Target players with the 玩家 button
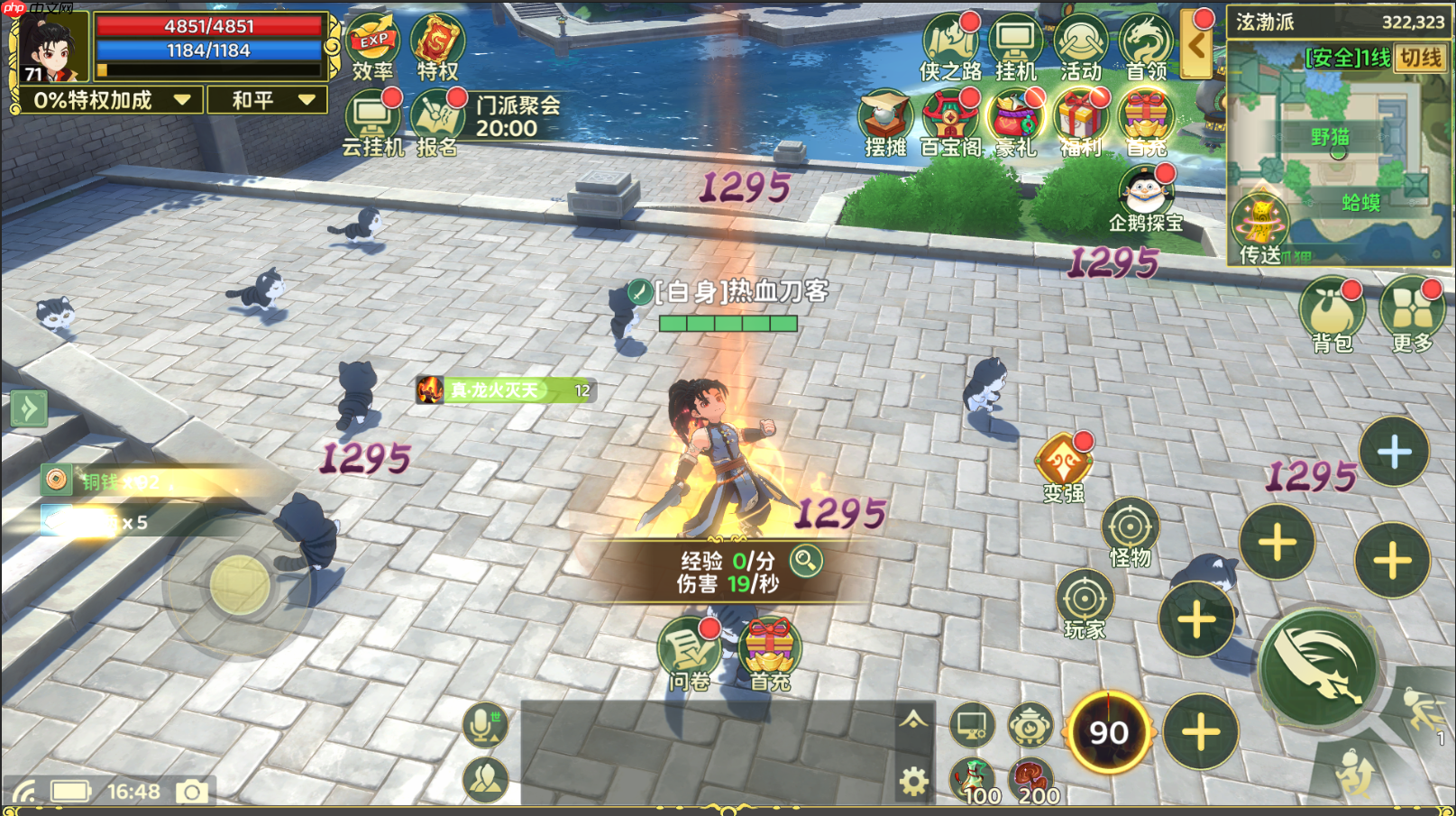The width and height of the screenshot is (1456, 816). (1085, 603)
